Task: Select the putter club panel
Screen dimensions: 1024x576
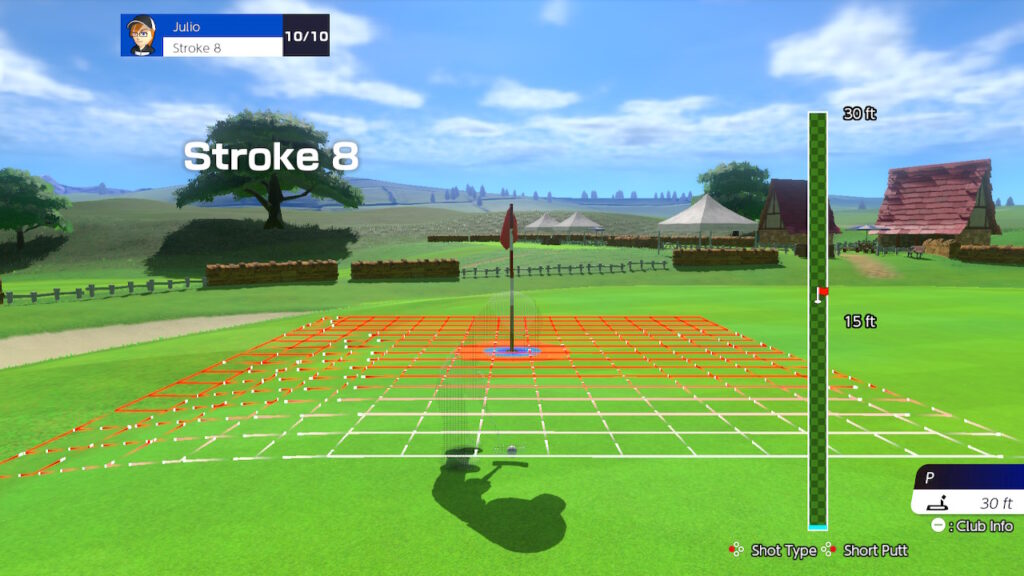Action: 966,491
